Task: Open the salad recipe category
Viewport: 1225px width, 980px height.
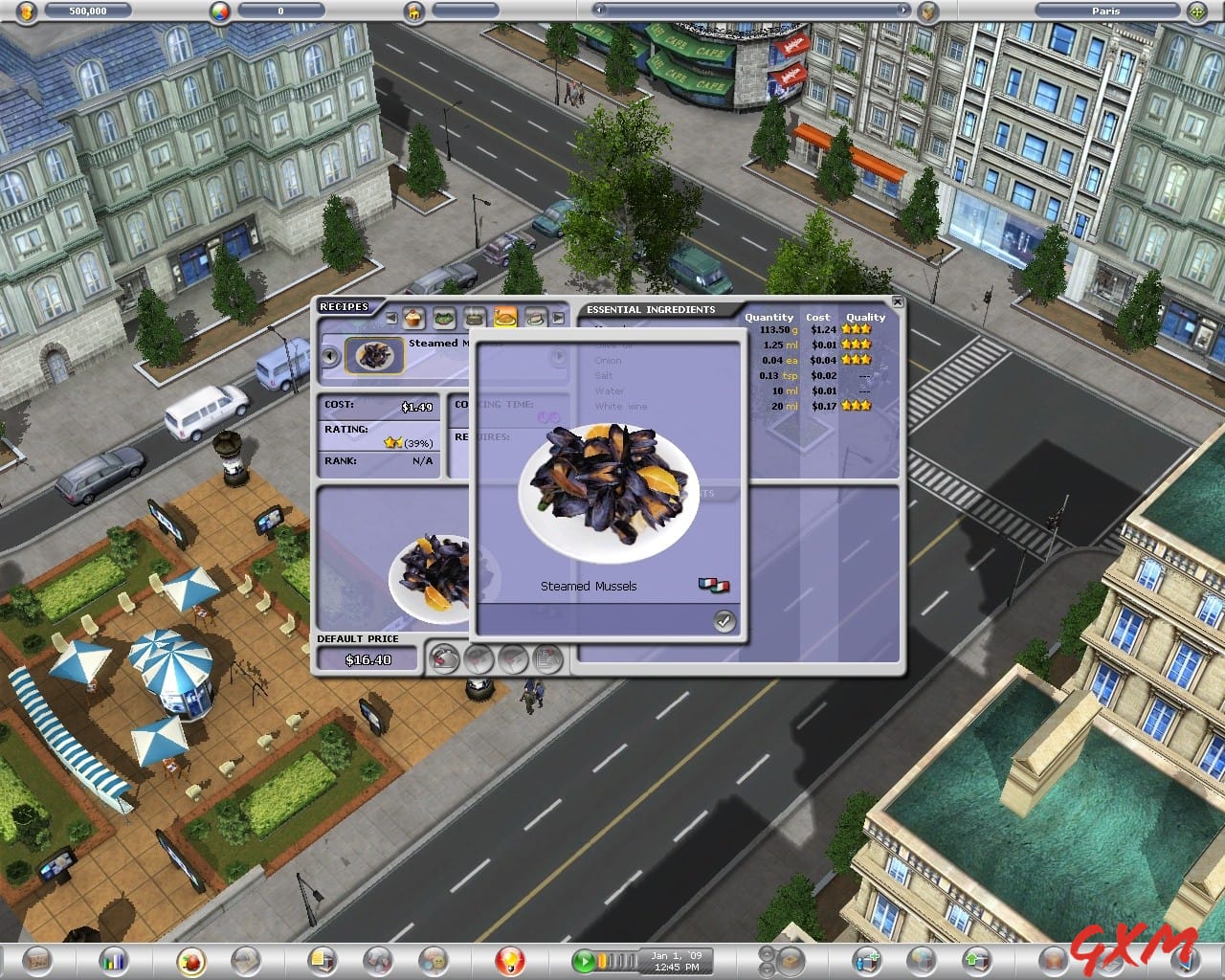Action: (442, 318)
